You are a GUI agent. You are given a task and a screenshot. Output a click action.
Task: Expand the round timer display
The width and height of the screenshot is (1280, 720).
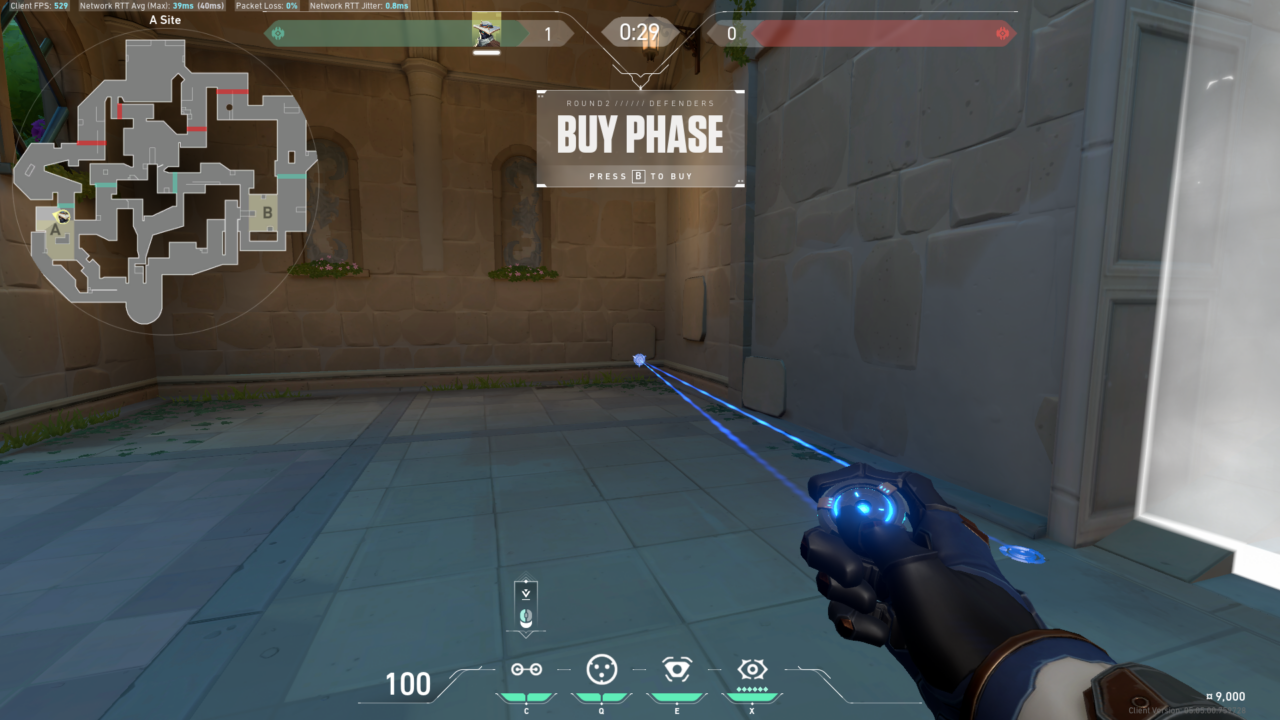(x=640, y=30)
